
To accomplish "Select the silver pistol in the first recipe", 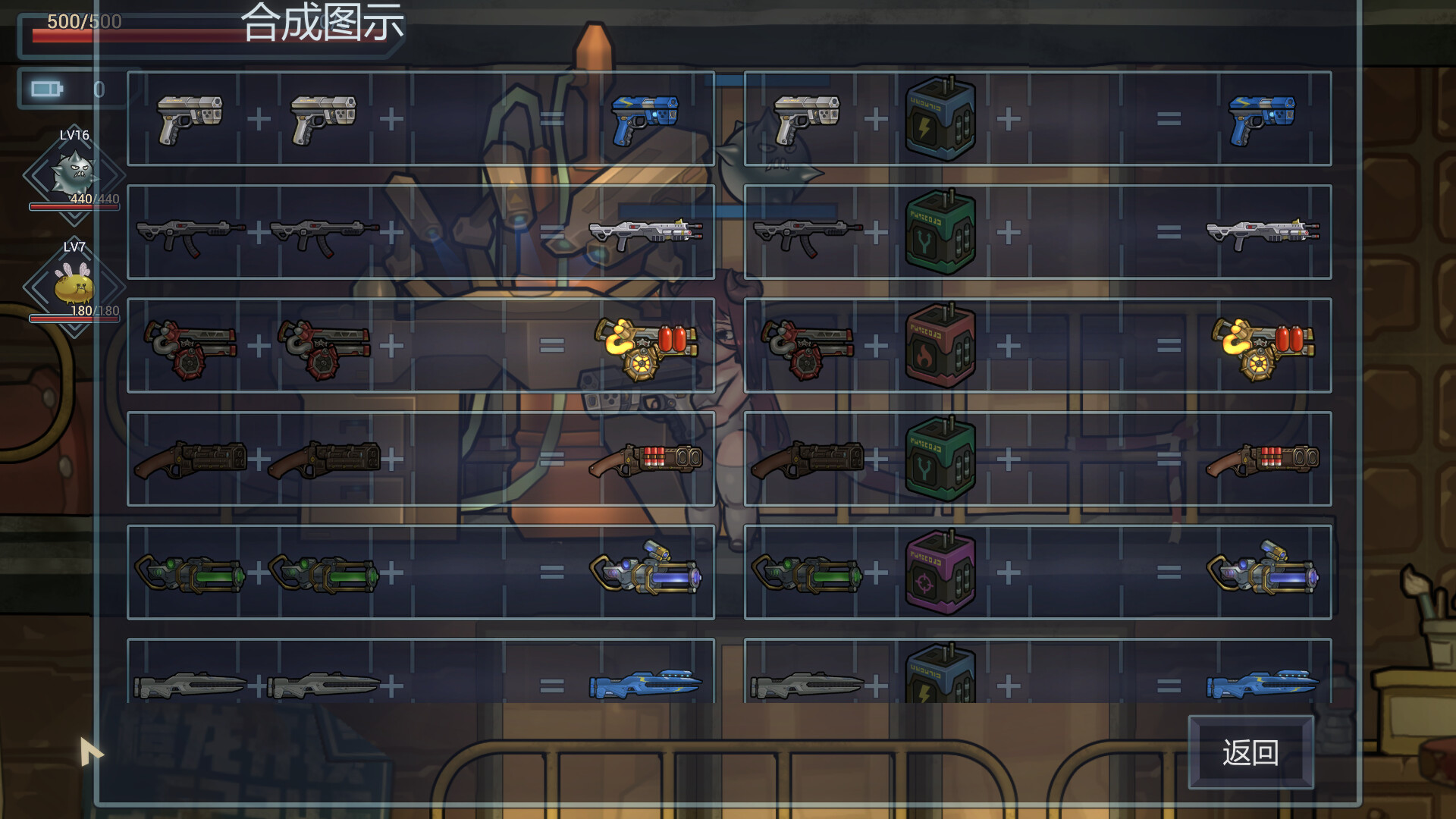I will pos(188,118).
